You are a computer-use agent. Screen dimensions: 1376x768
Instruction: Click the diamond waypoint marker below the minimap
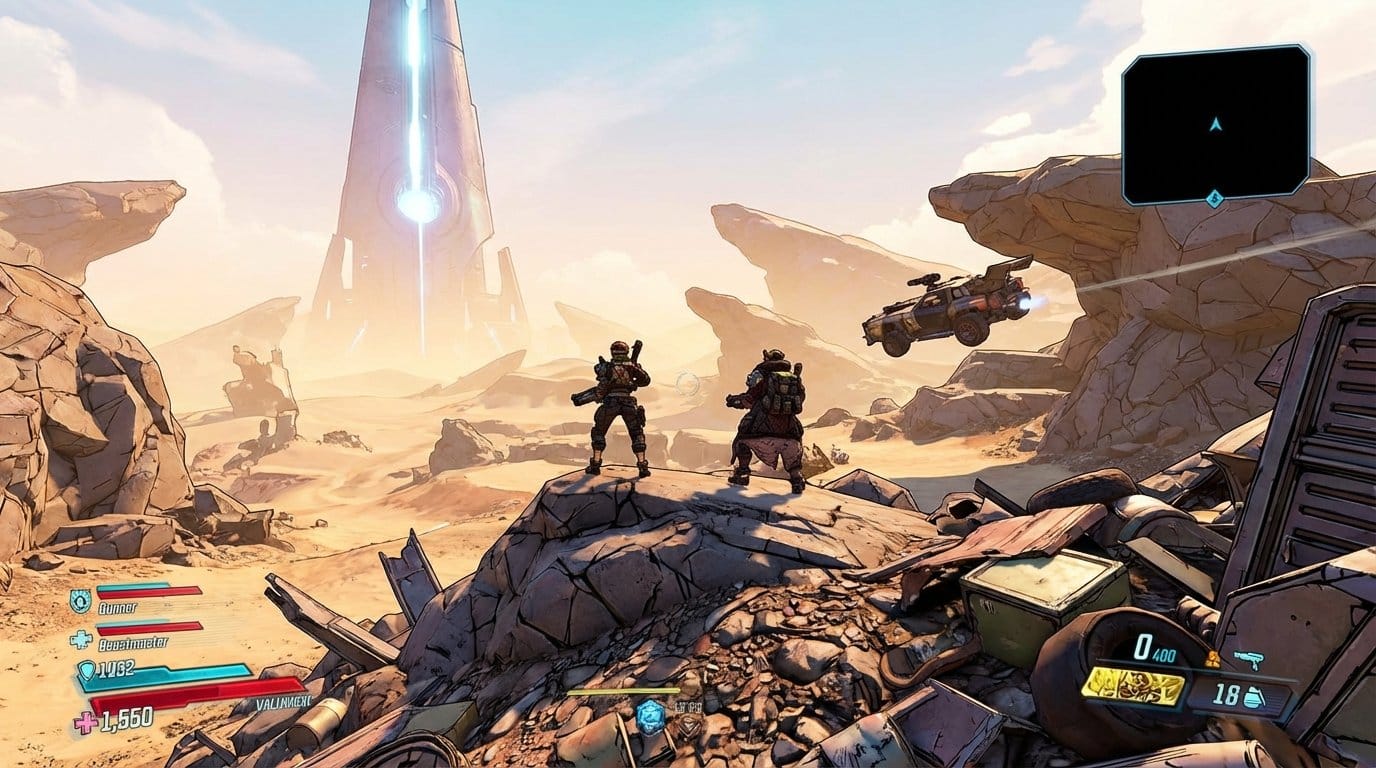coord(1215,199)
